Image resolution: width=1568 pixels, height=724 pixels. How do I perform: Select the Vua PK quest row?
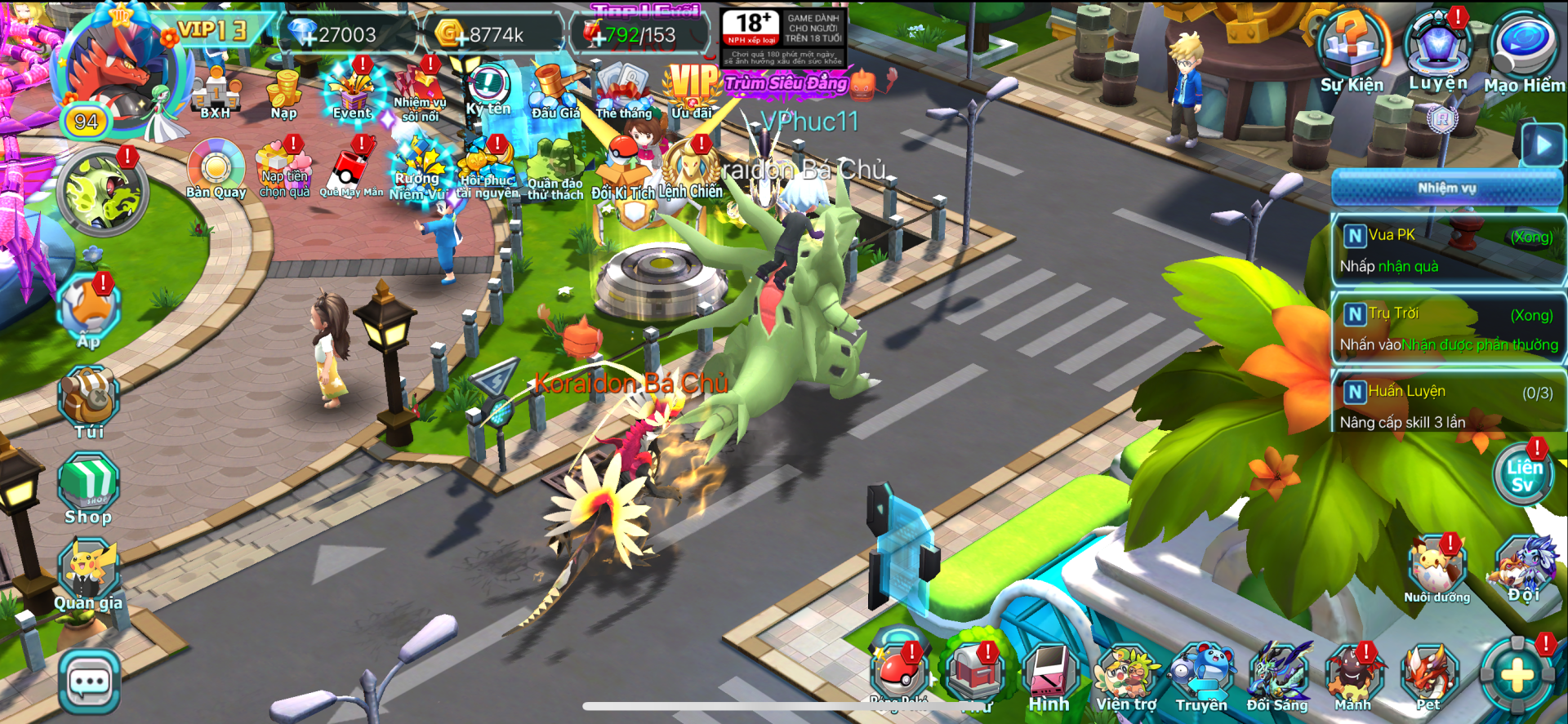click(1447, 251)
